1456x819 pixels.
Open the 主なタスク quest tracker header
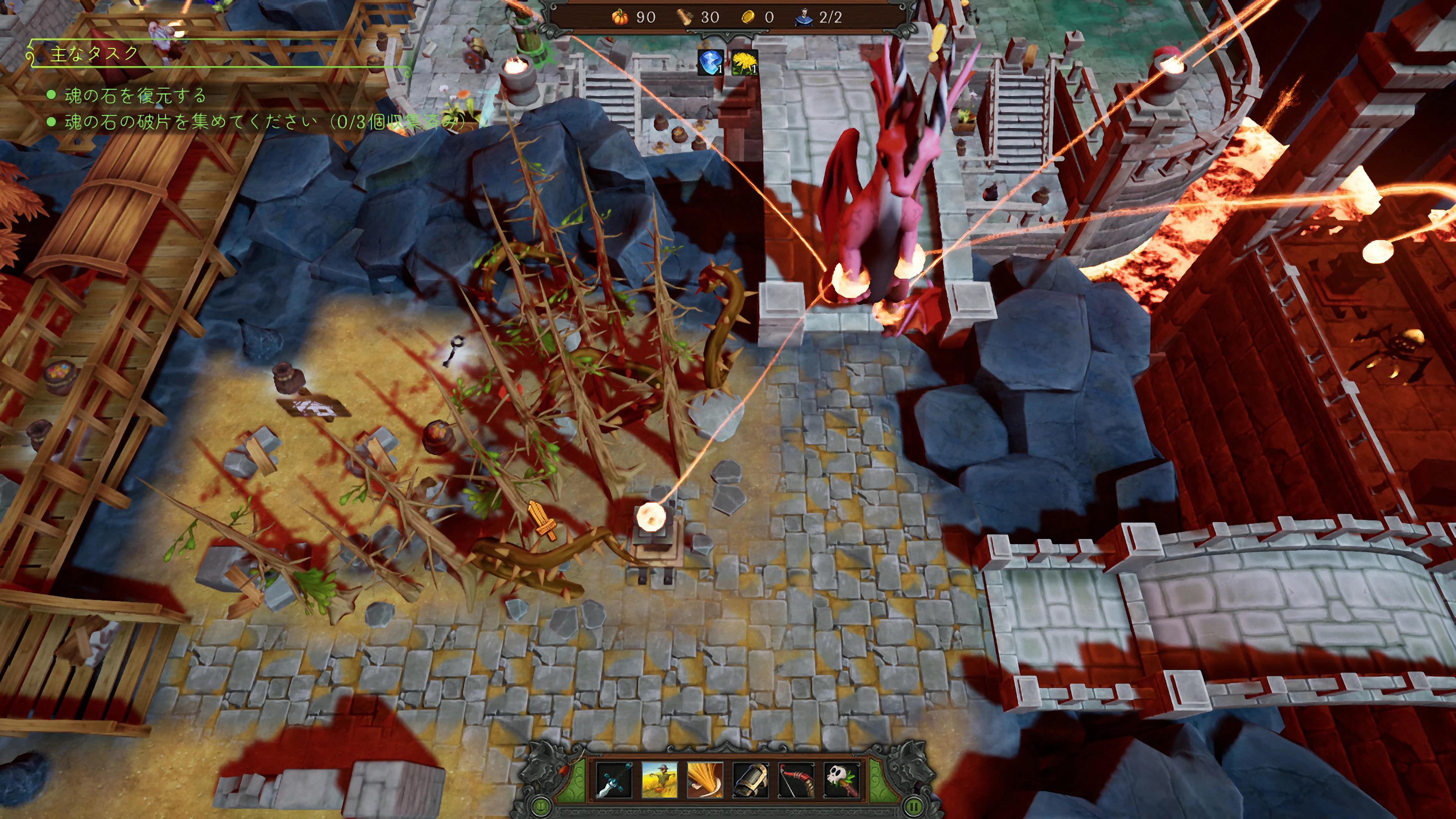pyautogui.click(x=94, y=54)
